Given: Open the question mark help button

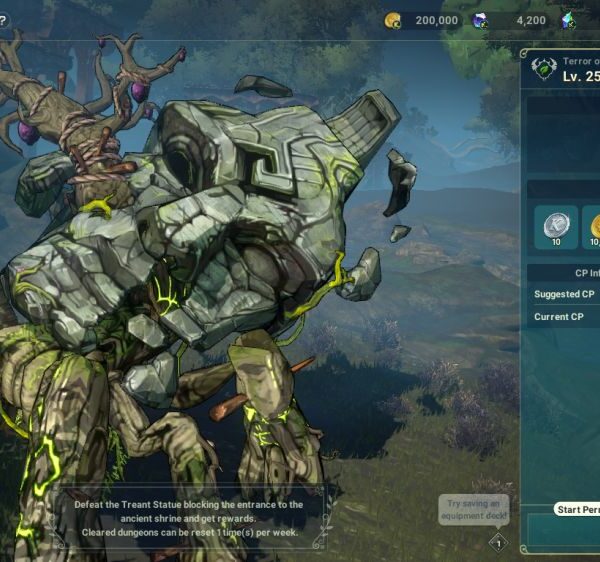Looking at the screenshot, I should (3, 20).
